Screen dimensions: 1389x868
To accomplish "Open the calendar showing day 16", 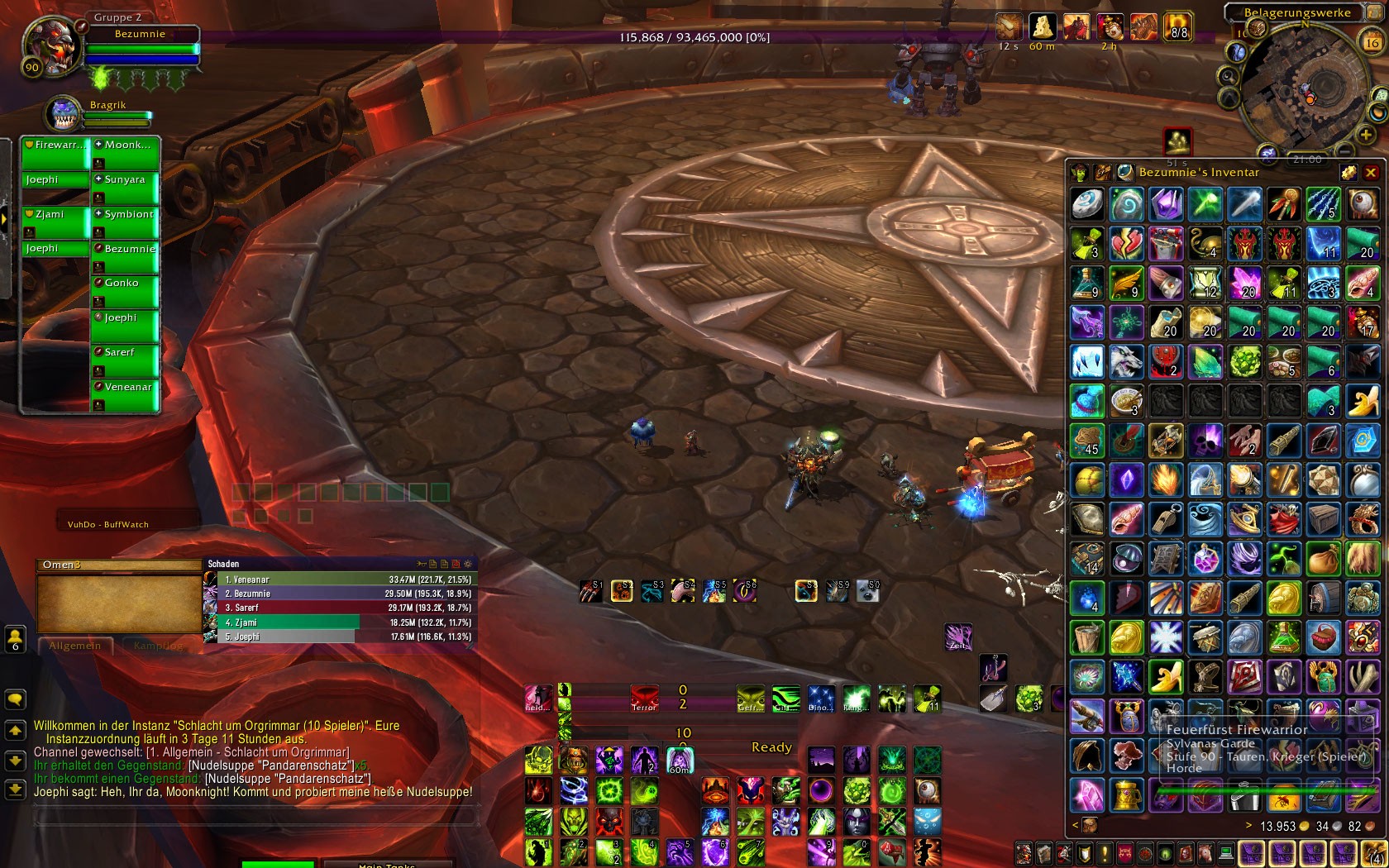I will [1372, 41].
